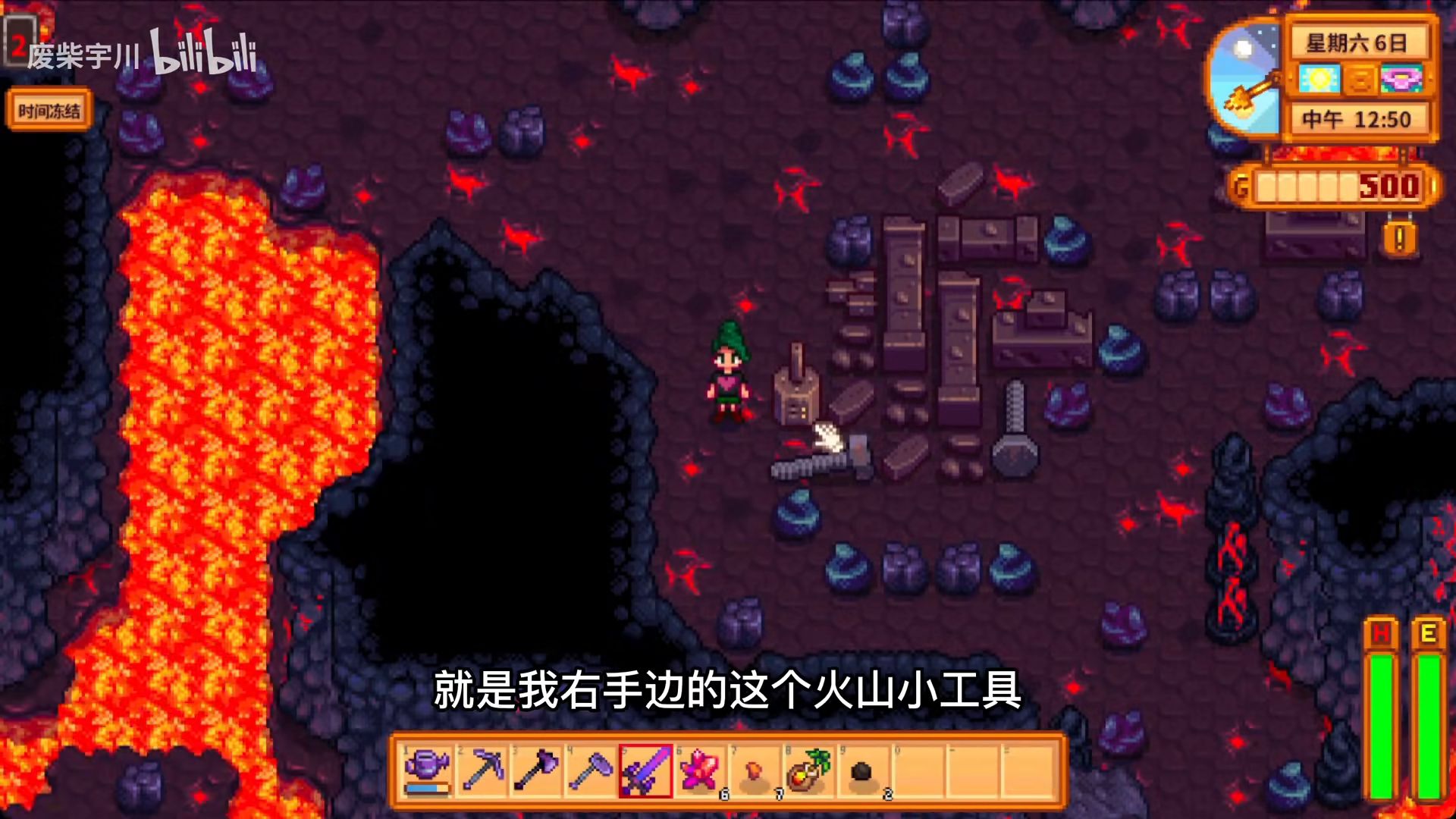
Task: Choose the brown fruit with green leaves
Action: (x=808, y=770)
